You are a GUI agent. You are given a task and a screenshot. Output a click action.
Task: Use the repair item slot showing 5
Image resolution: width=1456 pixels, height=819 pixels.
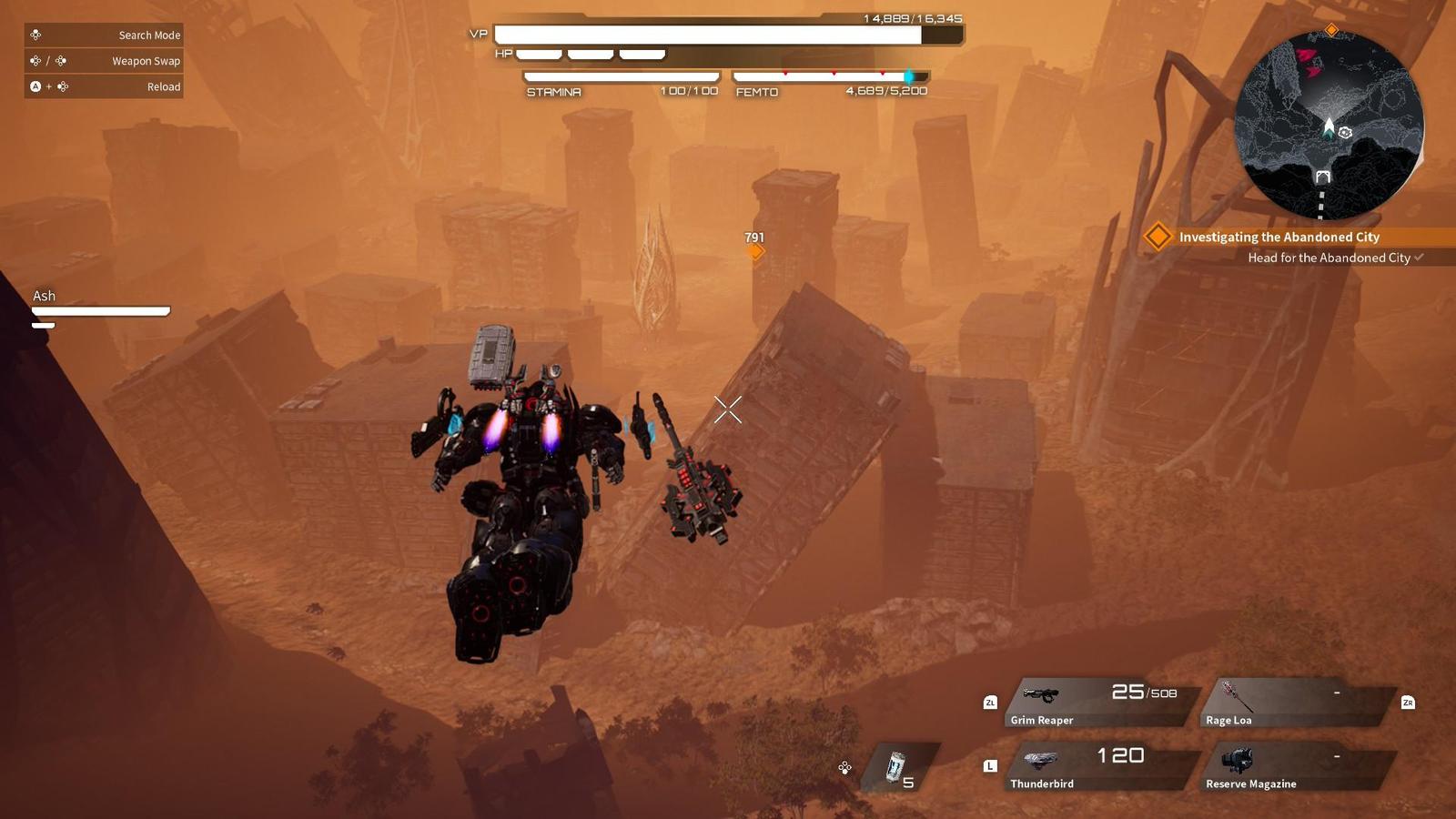pyautogui.click(x=899, y=767)
